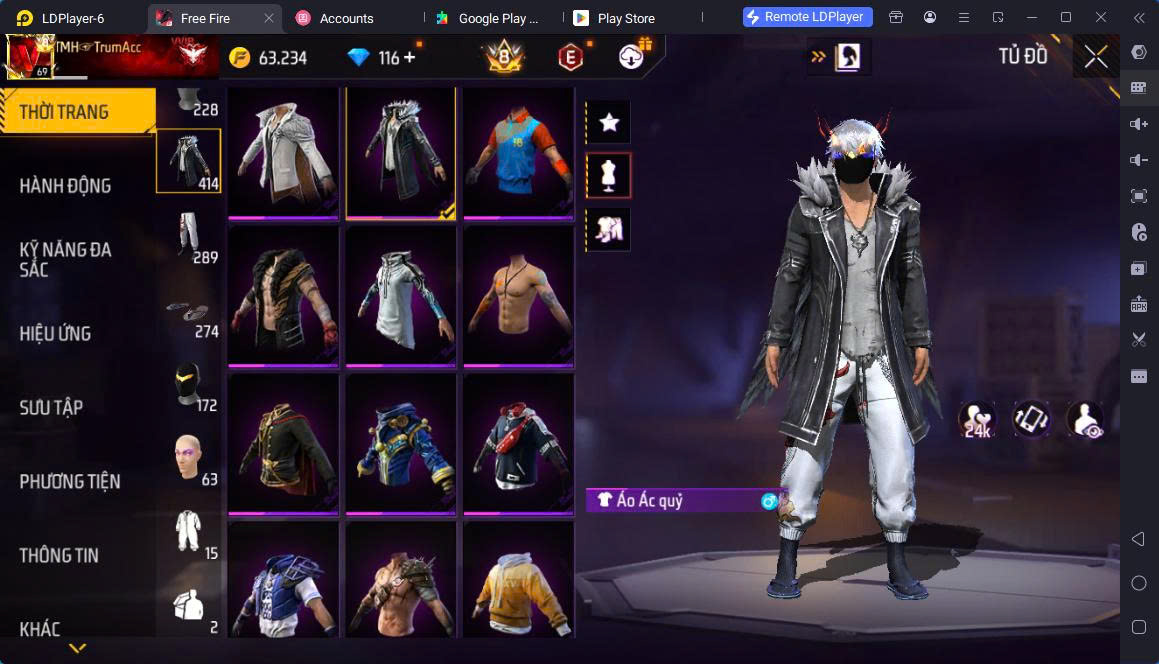Show the THÔNG TIN section
This screenshot has width=1159, height=664.
[59, 556]
